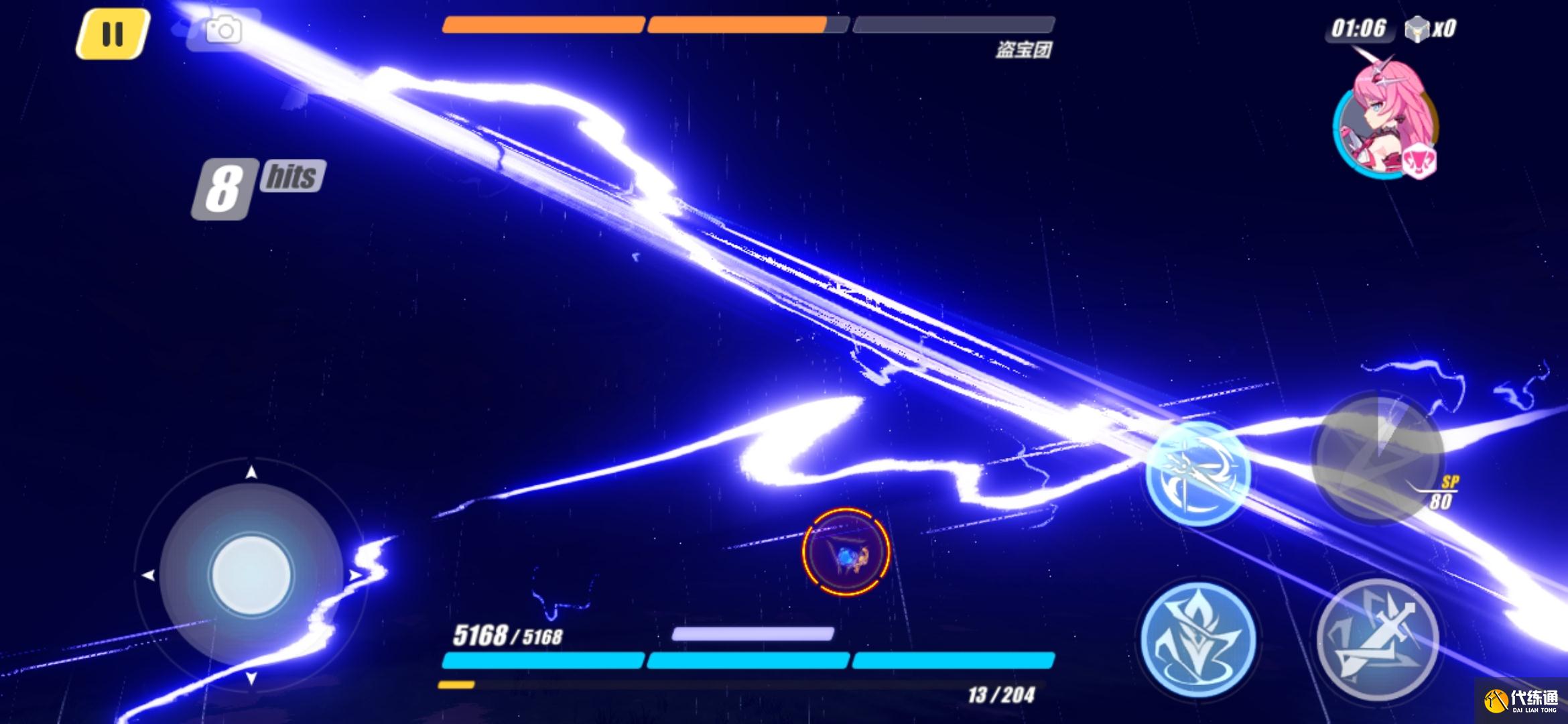Tap the virtual movement joystick
The width and height of the screenshot is (1568, 724).
point(251,575)
